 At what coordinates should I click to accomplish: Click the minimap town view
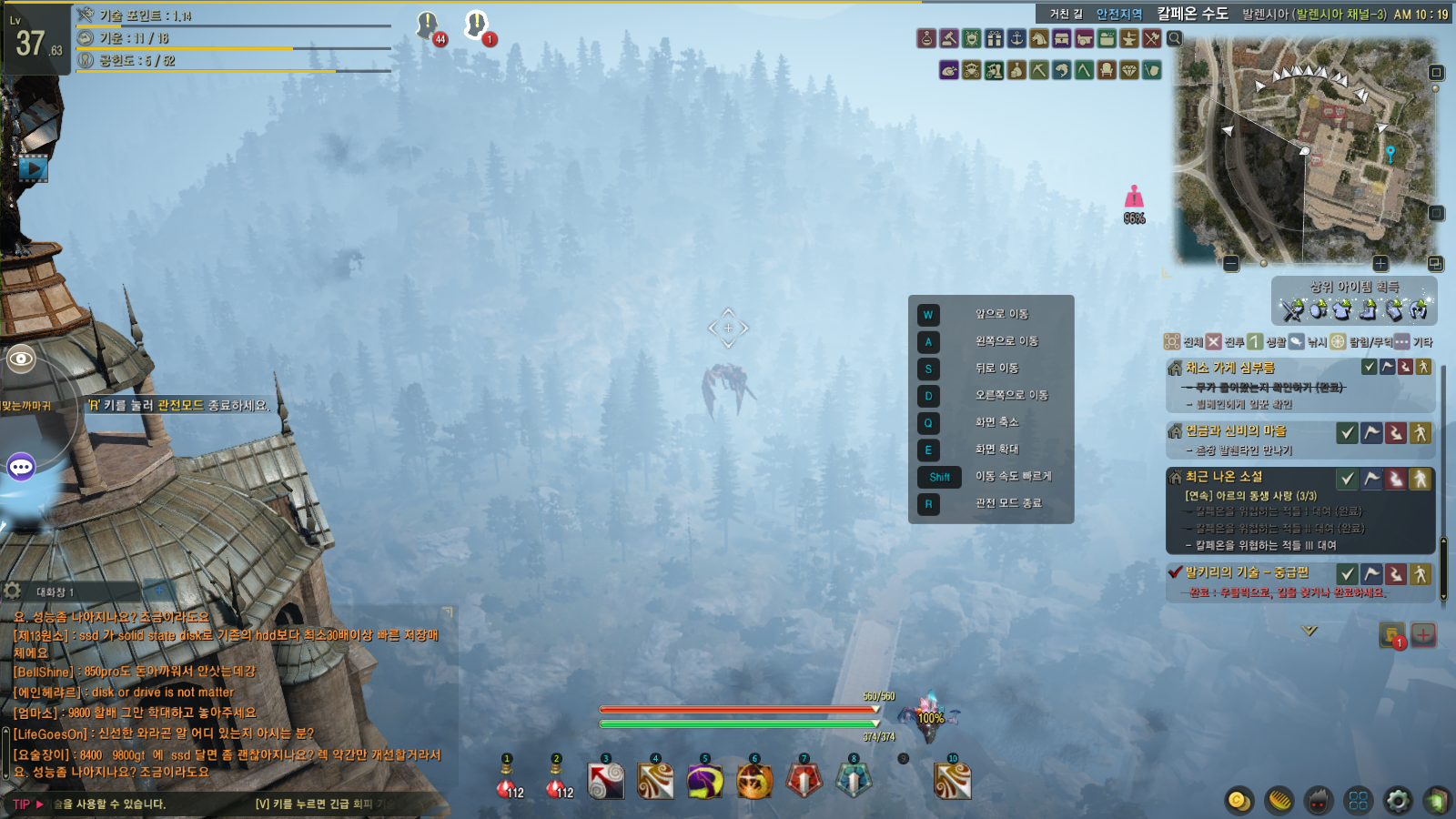pyautogui.click(x=1308, y=151)
